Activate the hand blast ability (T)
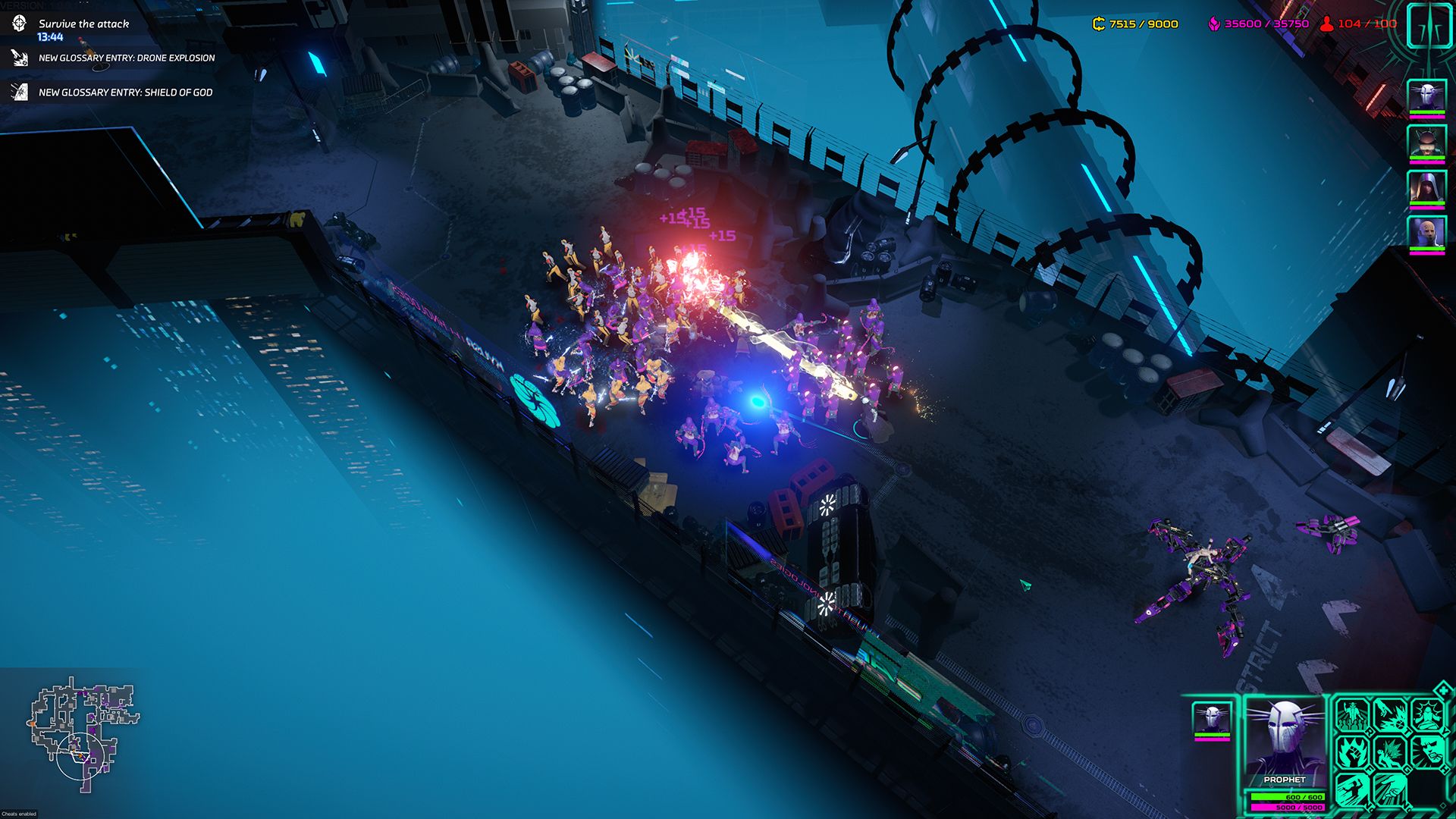 tap(1389, 715)
